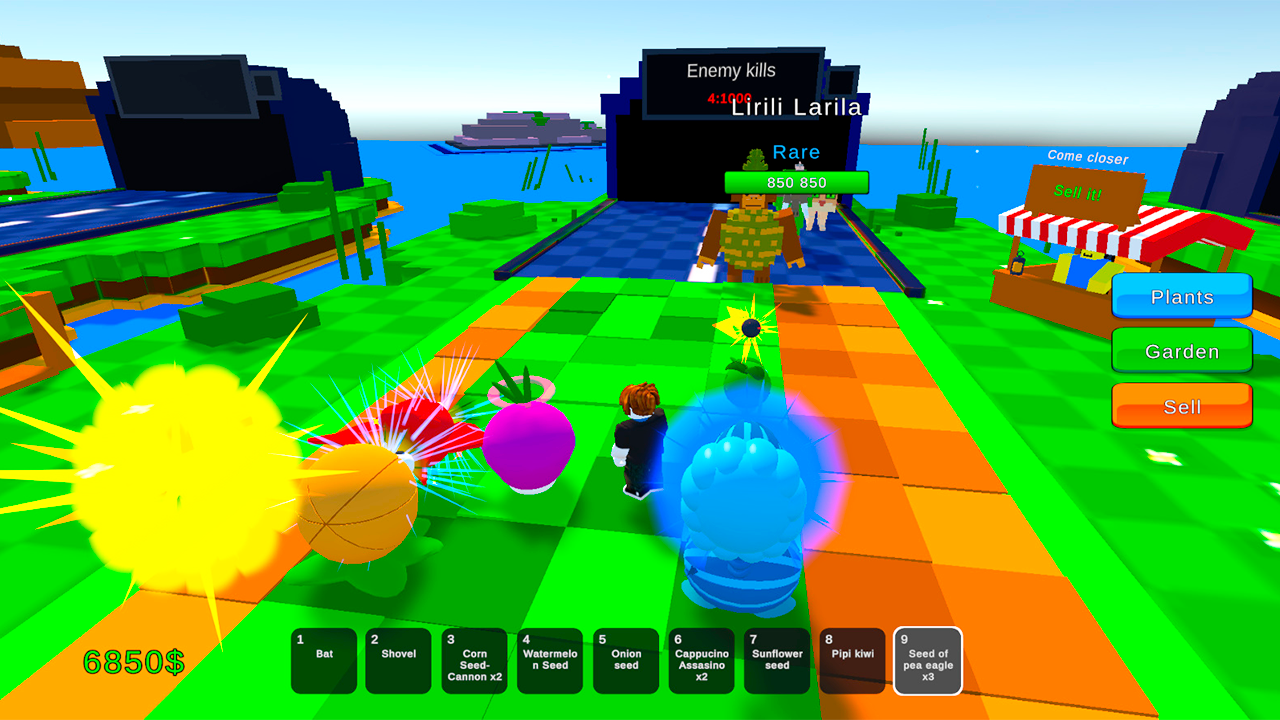Pick the Watermelon Seed slot
Viewport: 1280px width, 720px height.
550,661
